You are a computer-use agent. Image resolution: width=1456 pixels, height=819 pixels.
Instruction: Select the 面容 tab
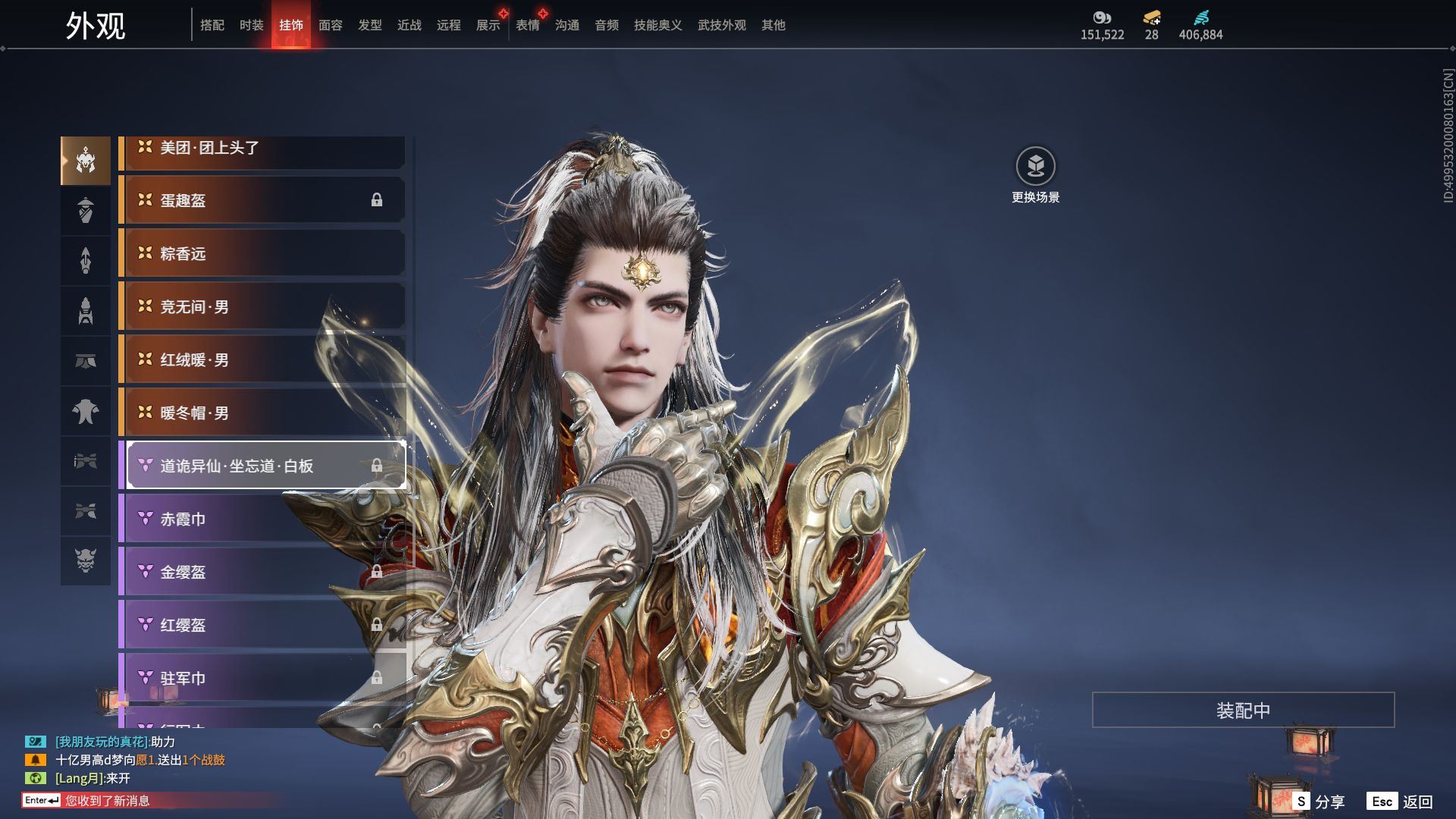331,25
